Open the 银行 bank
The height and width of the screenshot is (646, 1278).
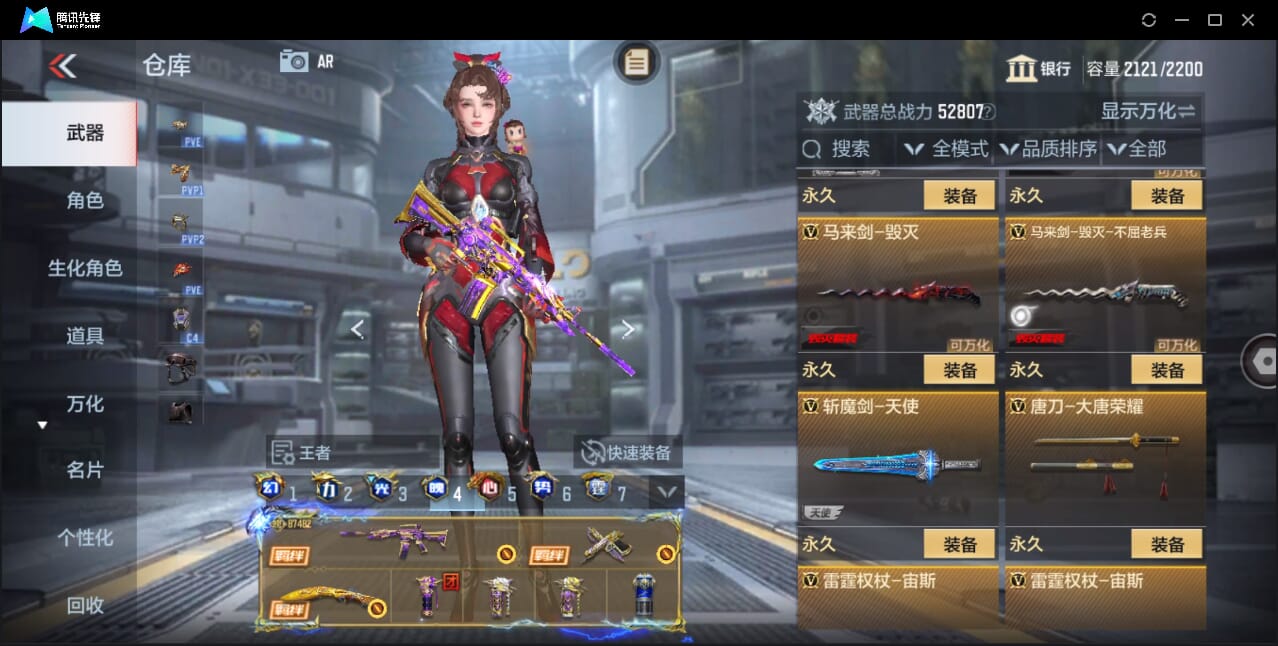coord(1040,68)
